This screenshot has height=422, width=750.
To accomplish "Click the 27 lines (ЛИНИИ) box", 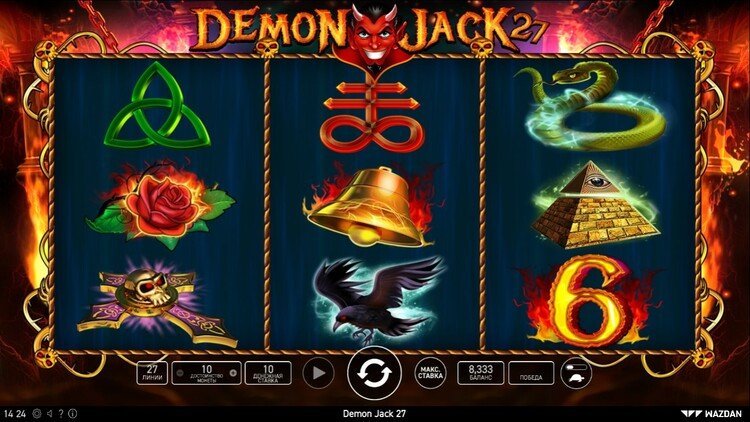I will [x=152, y=373].
